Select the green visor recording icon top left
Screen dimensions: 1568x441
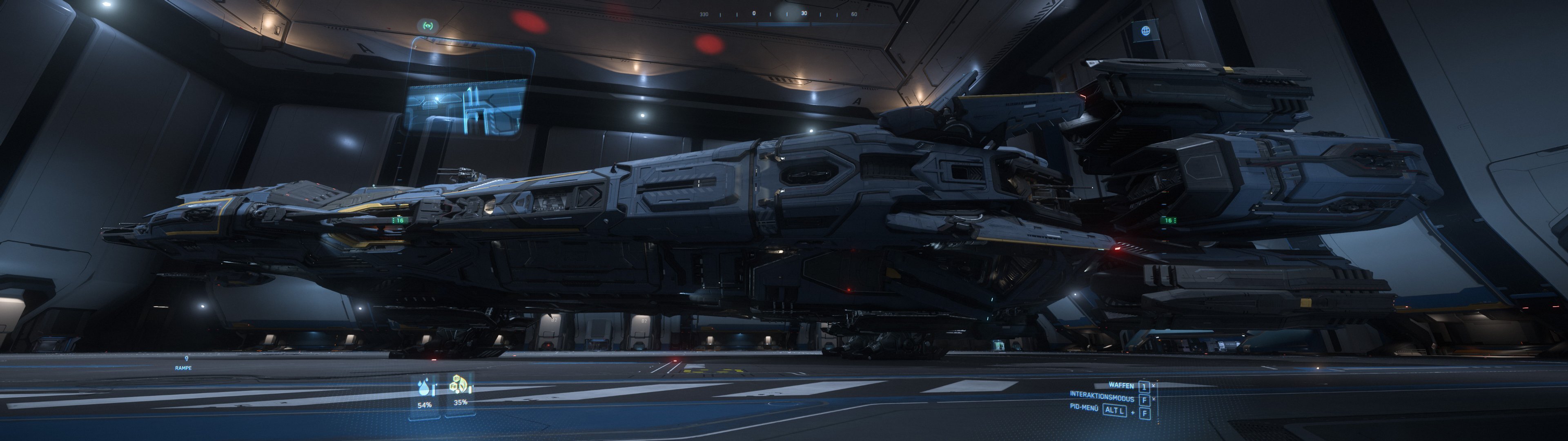[428, 26]
